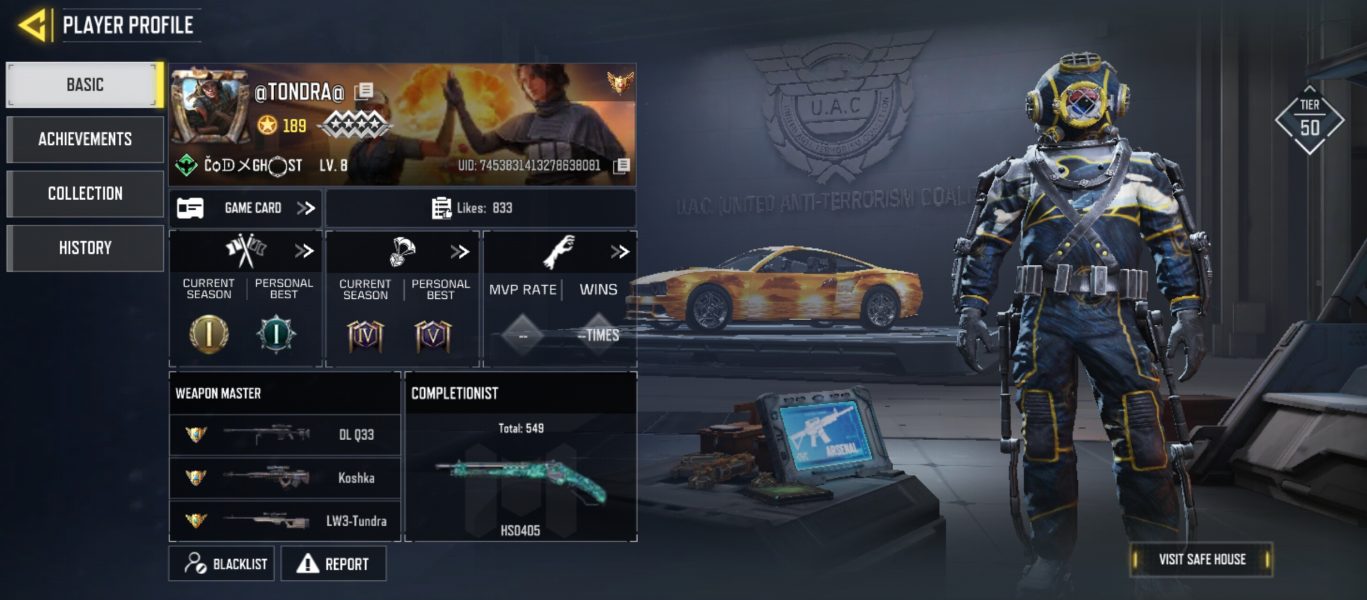Select the DL Q33 weapon master row
This screenshot has width=1367, height=600.
coord(284,434)
